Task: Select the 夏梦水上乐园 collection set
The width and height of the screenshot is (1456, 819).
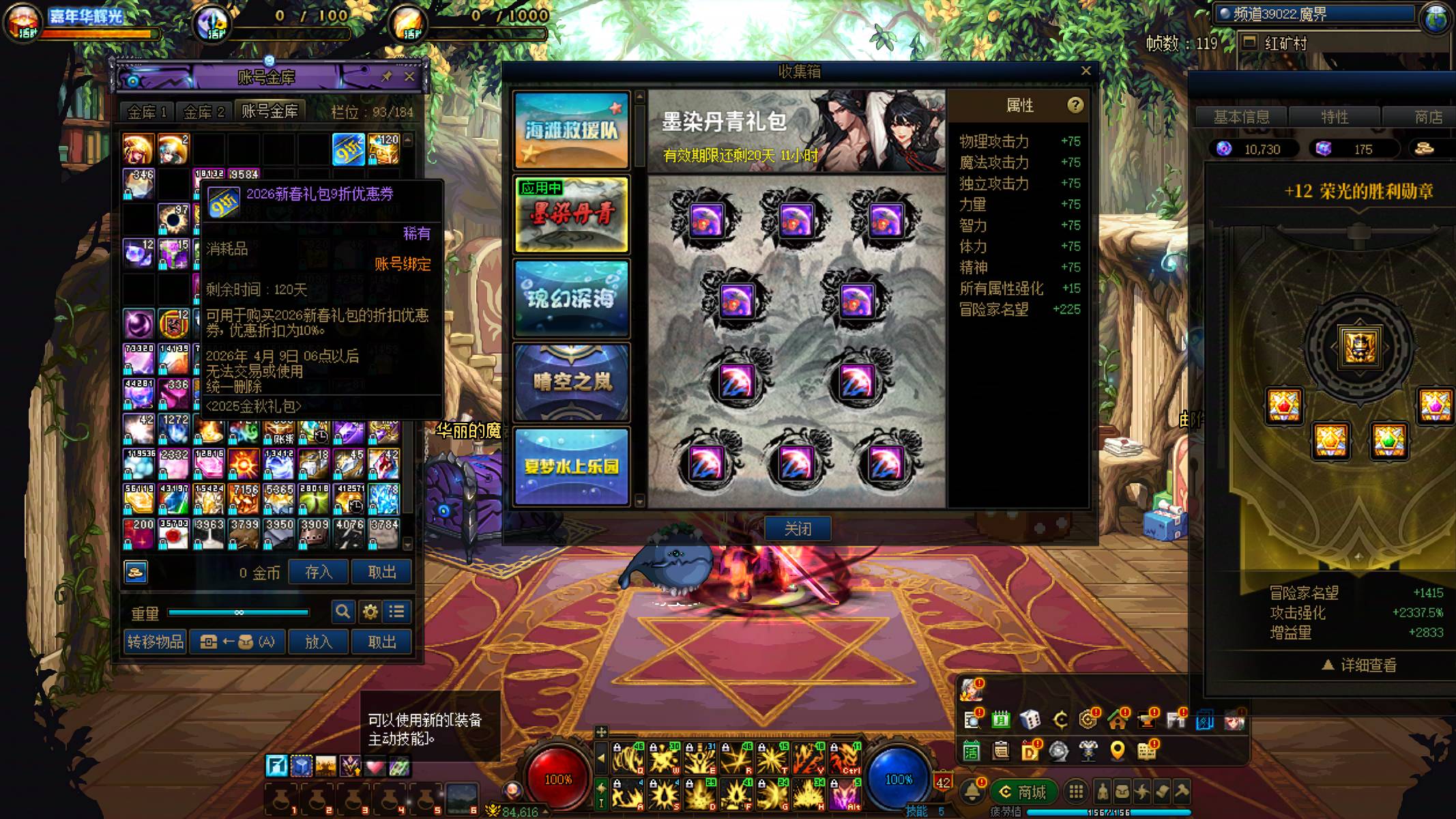Action: (x=571, y=466)
